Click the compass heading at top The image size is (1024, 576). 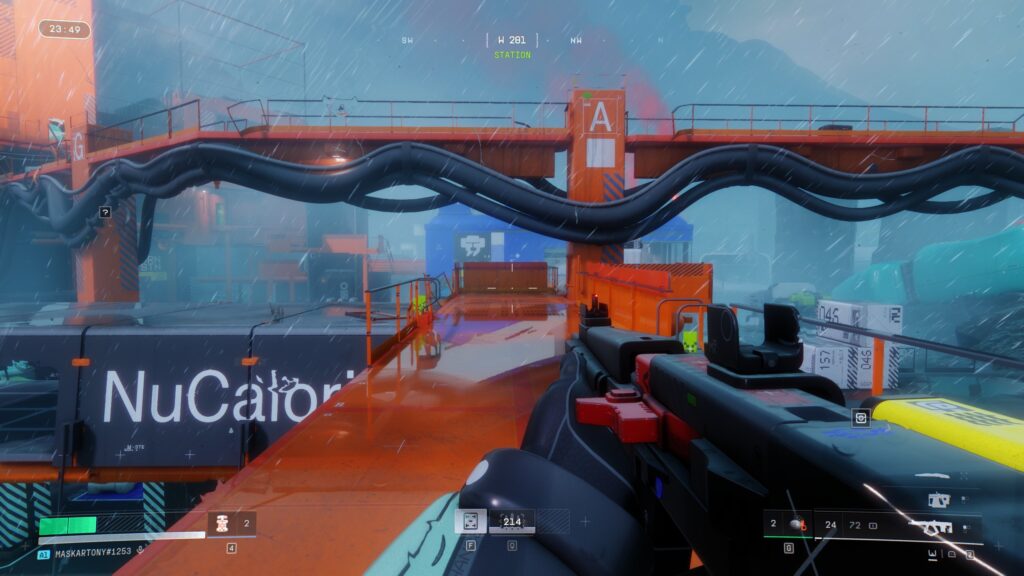(x=512, y=41)
